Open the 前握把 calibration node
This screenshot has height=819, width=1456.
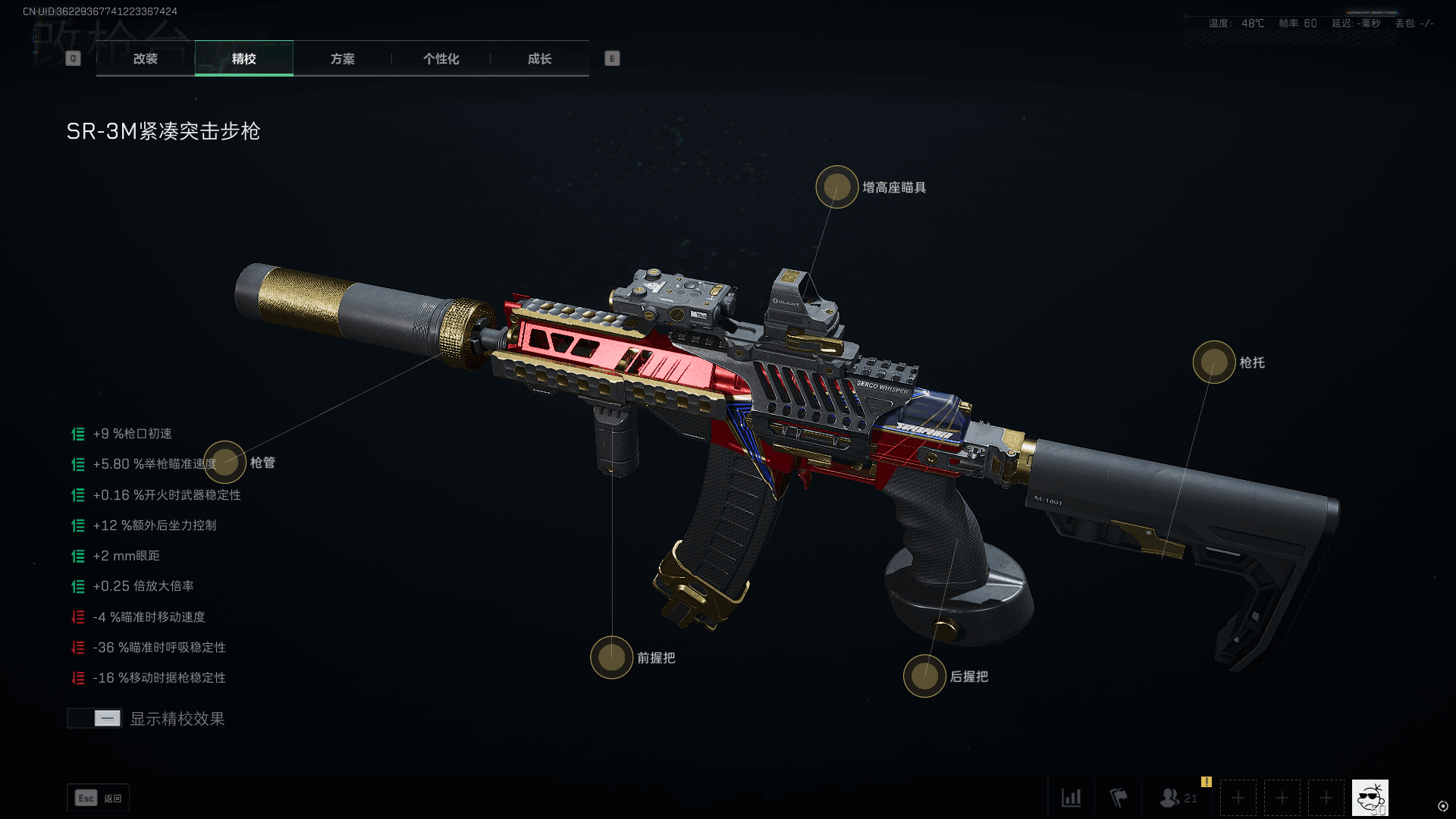(611, 657)
